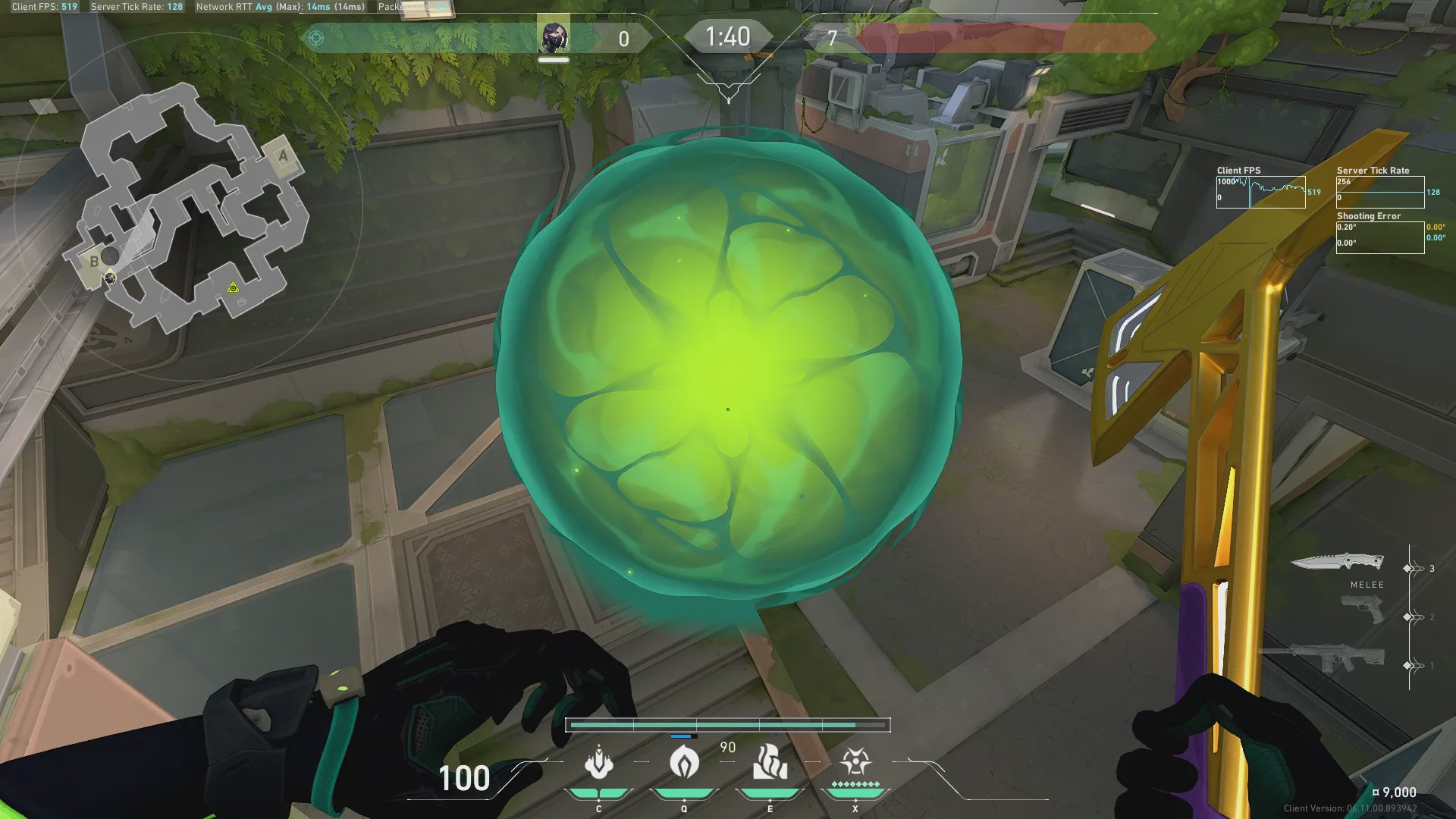
Task: Activate the Poison Cloud ability icon
Action: [x=684, y=762]
